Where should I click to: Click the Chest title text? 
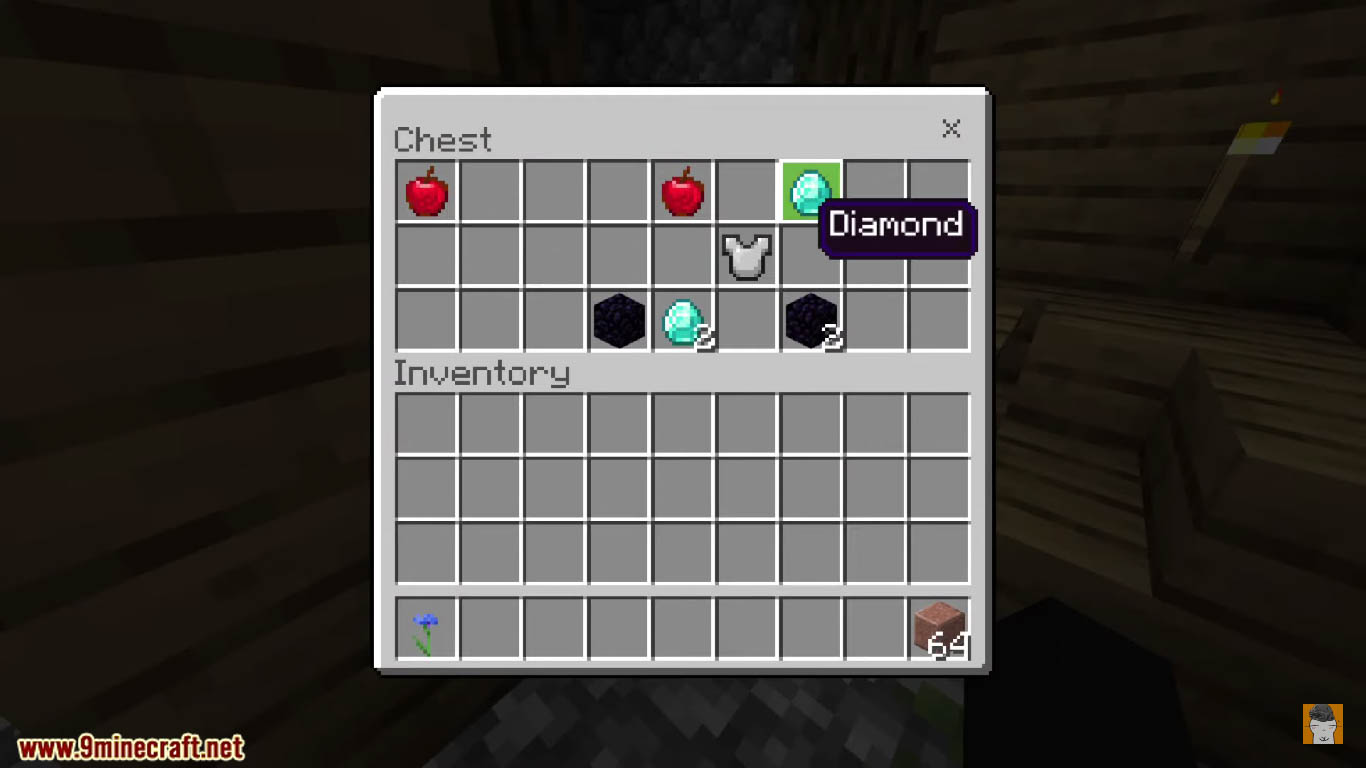[443, 140]
